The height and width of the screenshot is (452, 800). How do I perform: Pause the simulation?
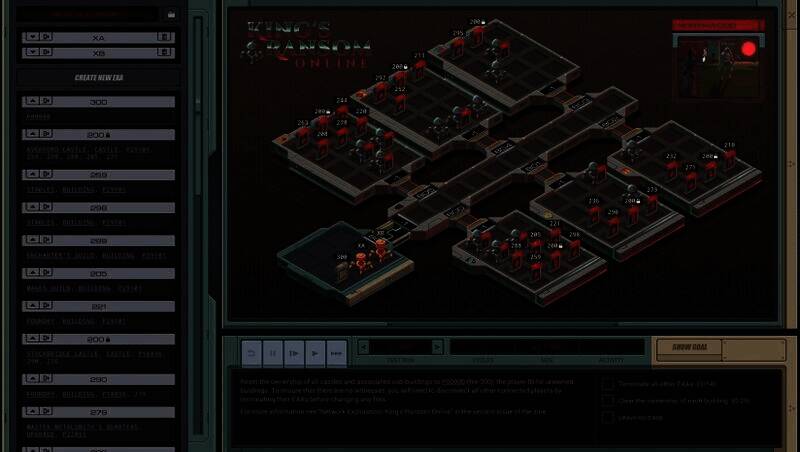coord(272,353)
